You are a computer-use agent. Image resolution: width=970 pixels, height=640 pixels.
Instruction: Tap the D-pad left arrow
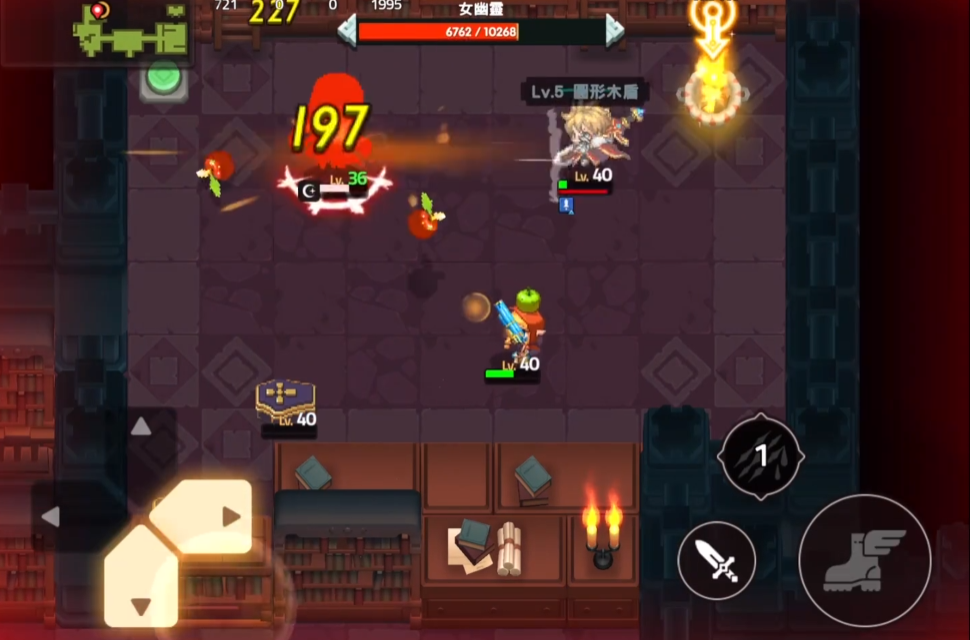click(x=51, y=517)
